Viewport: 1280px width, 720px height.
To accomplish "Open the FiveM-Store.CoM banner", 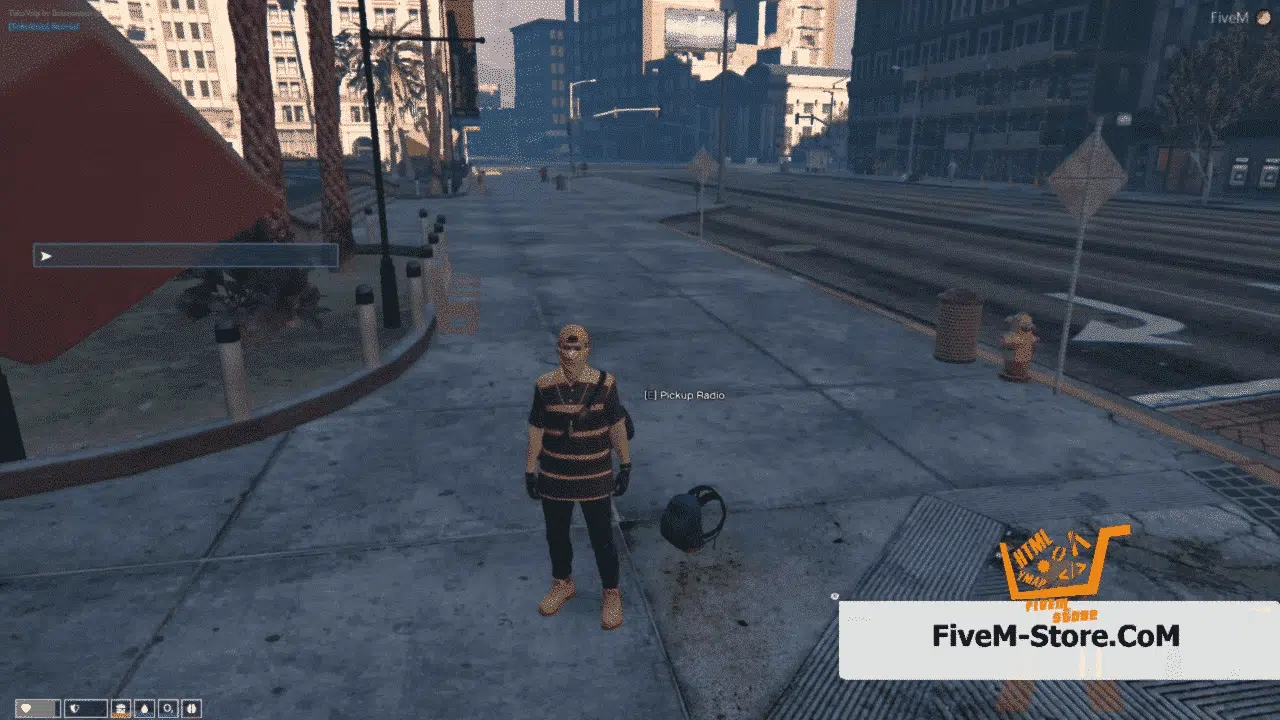I will (1056, 637).
